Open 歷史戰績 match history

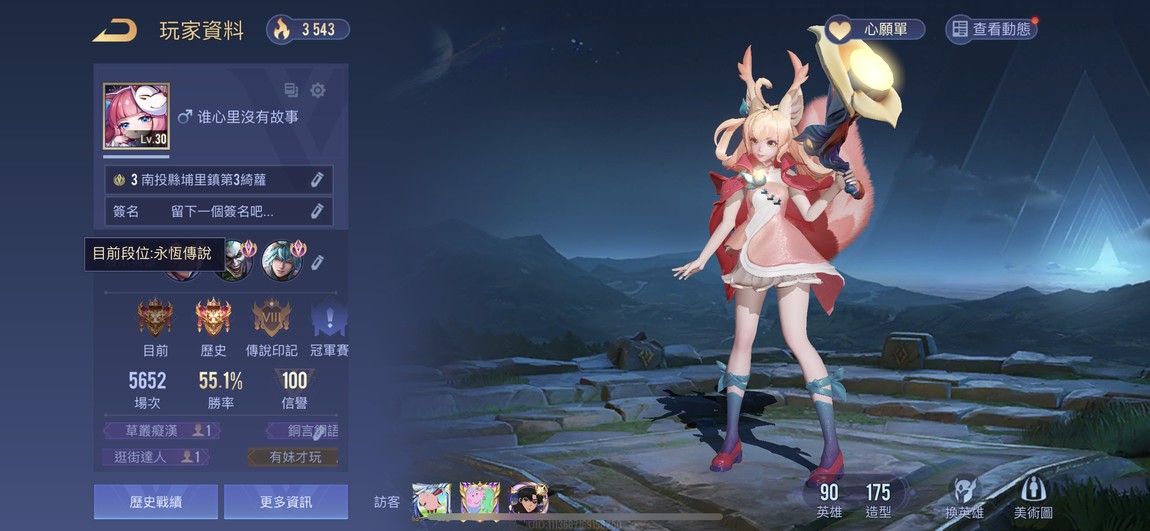coord(155,502)
